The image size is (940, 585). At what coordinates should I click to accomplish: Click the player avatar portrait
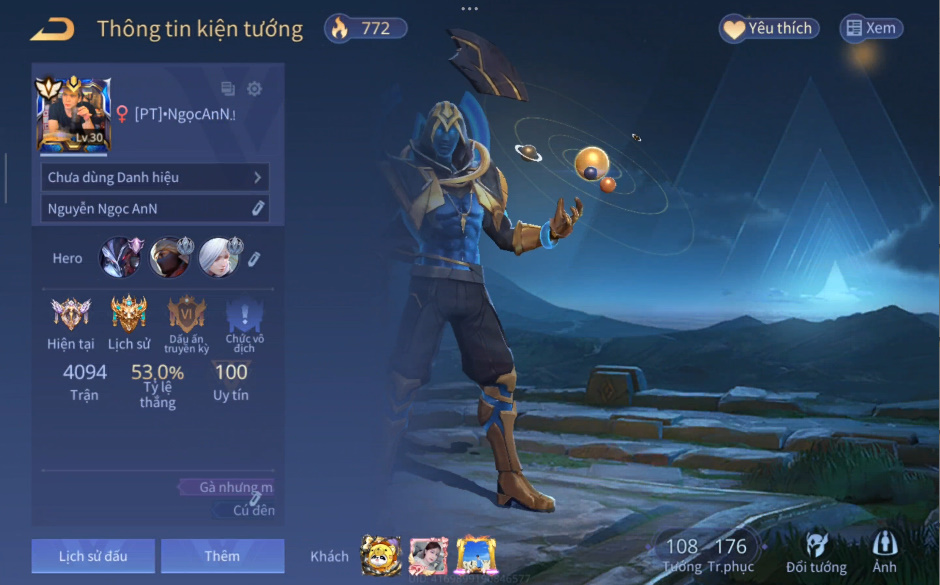73,115
